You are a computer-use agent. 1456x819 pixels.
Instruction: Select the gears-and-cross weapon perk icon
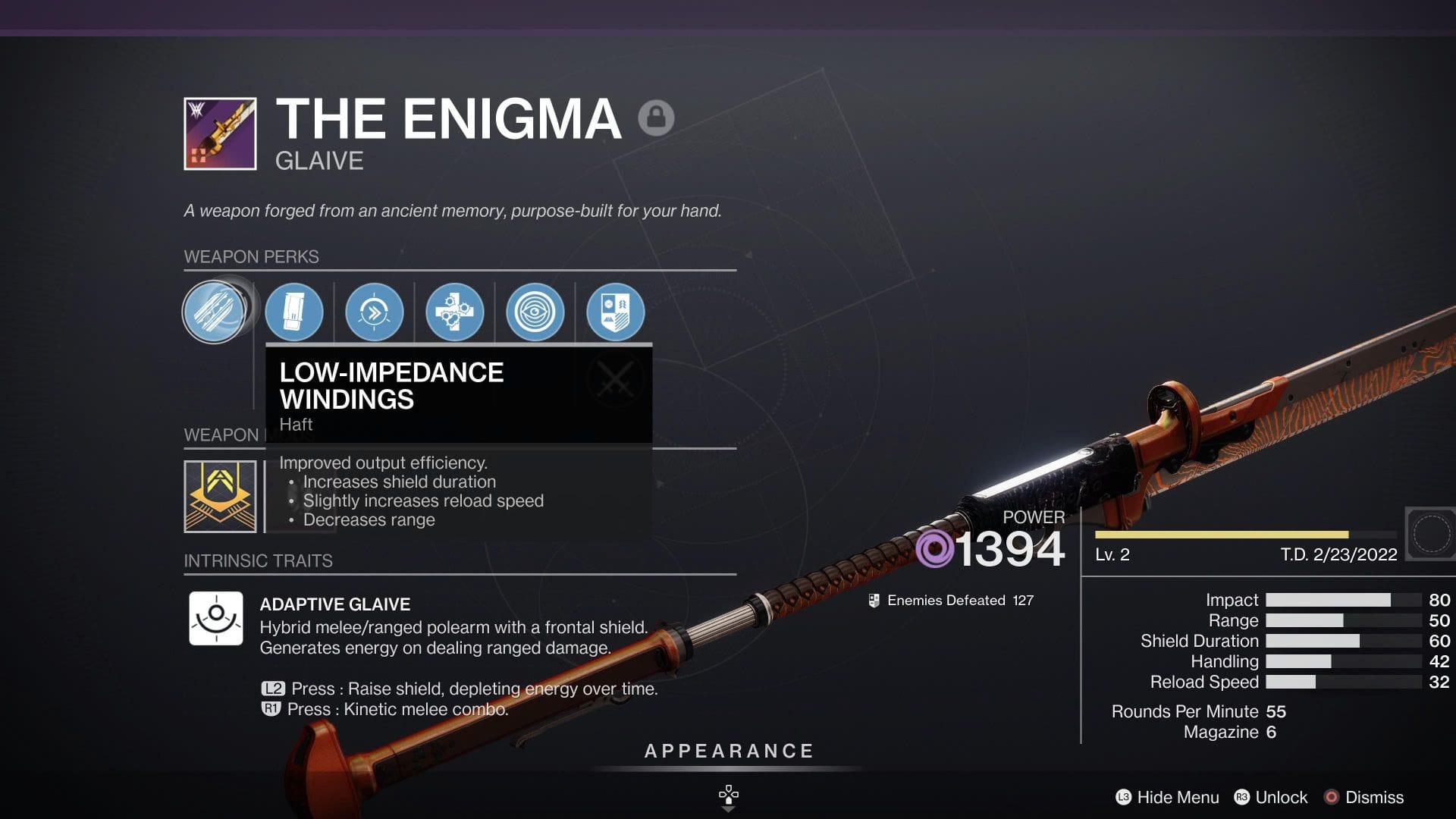tap(455, 312)
